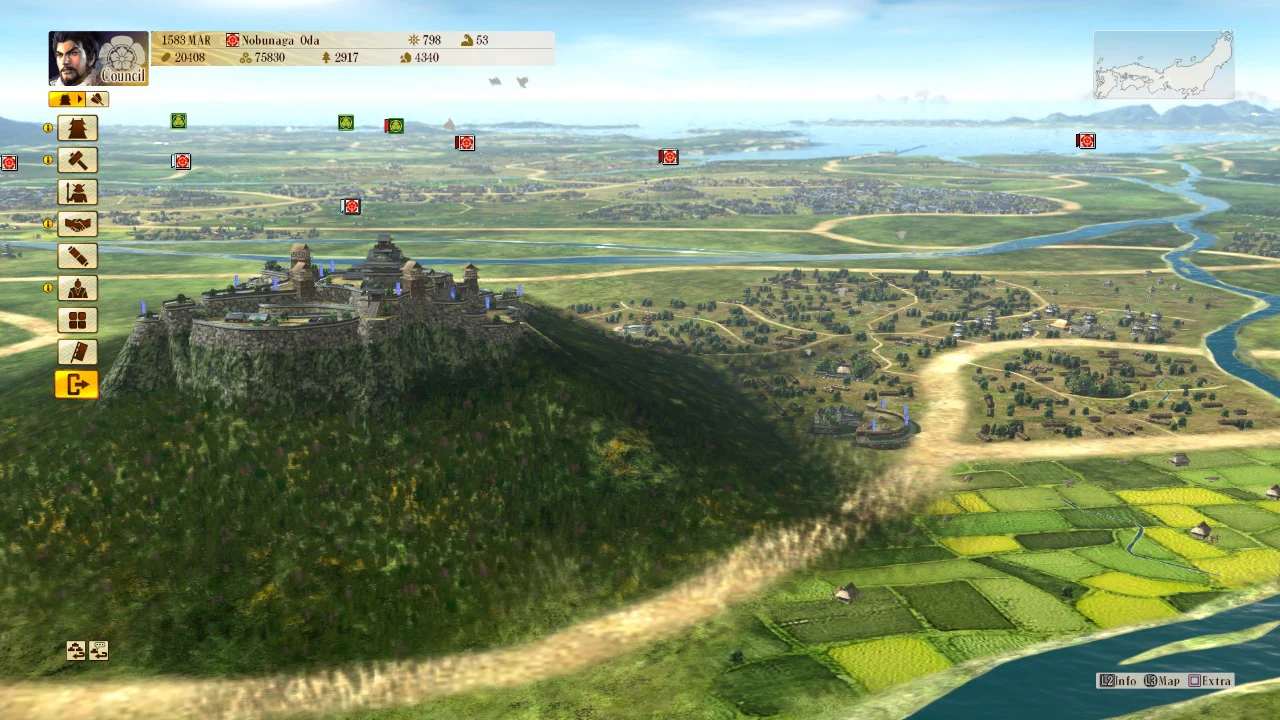Image resolution: width=1280 pixels, height=720 pixels.
Task: Open Diplomacy with the handshake icon
Action: point(77,224)
